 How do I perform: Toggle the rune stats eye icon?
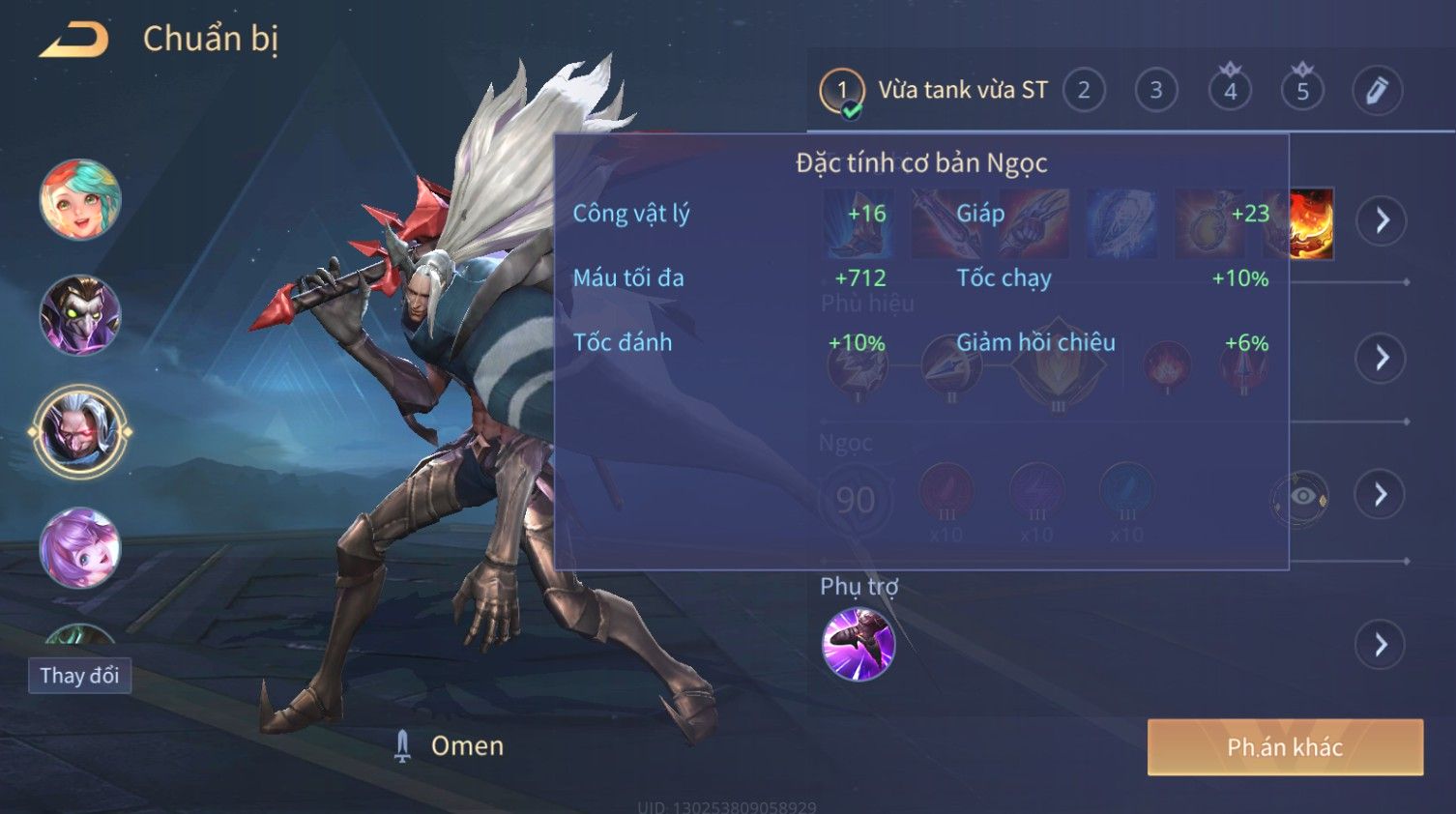click(x=1301, y=497)
